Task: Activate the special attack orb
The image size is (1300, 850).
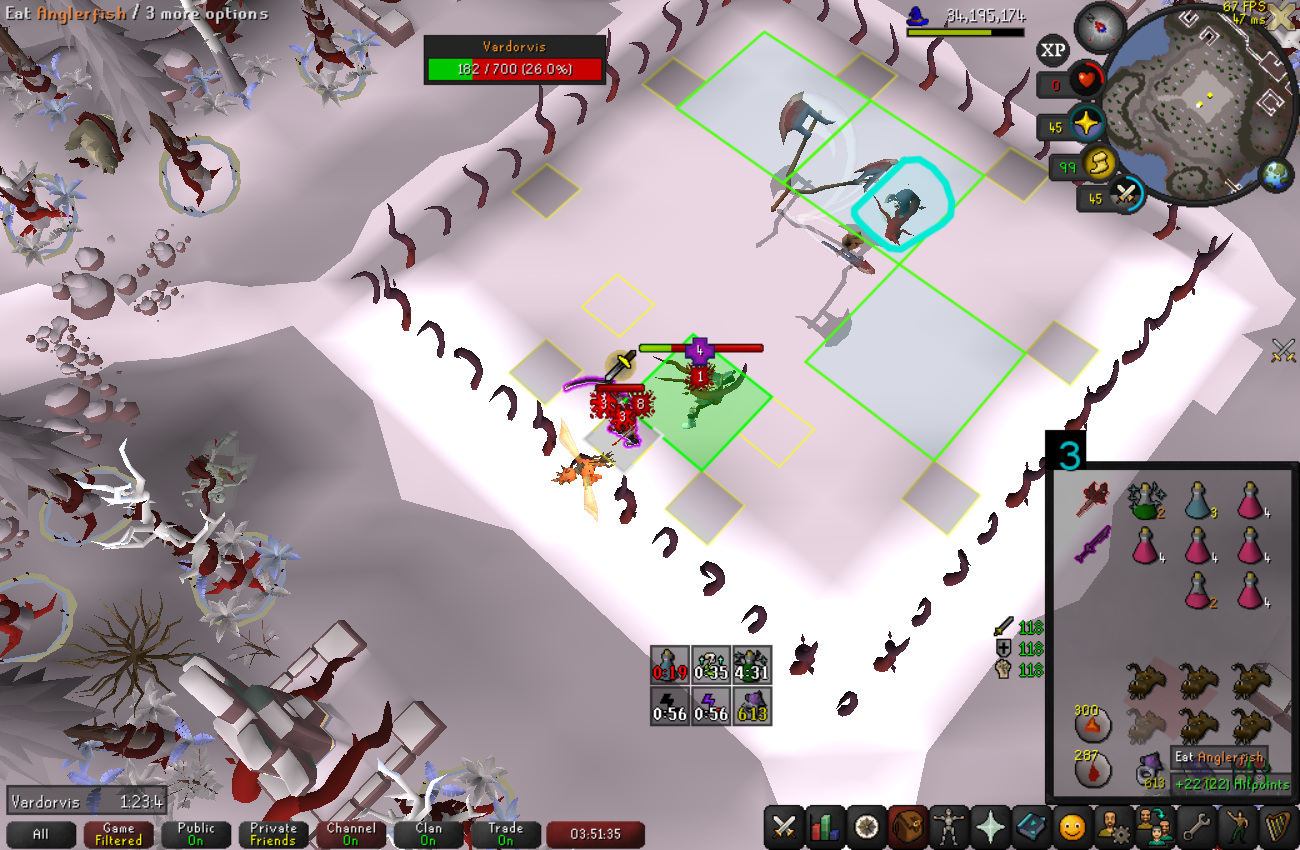Action: pyautogui.click(x=1127, y=194)
